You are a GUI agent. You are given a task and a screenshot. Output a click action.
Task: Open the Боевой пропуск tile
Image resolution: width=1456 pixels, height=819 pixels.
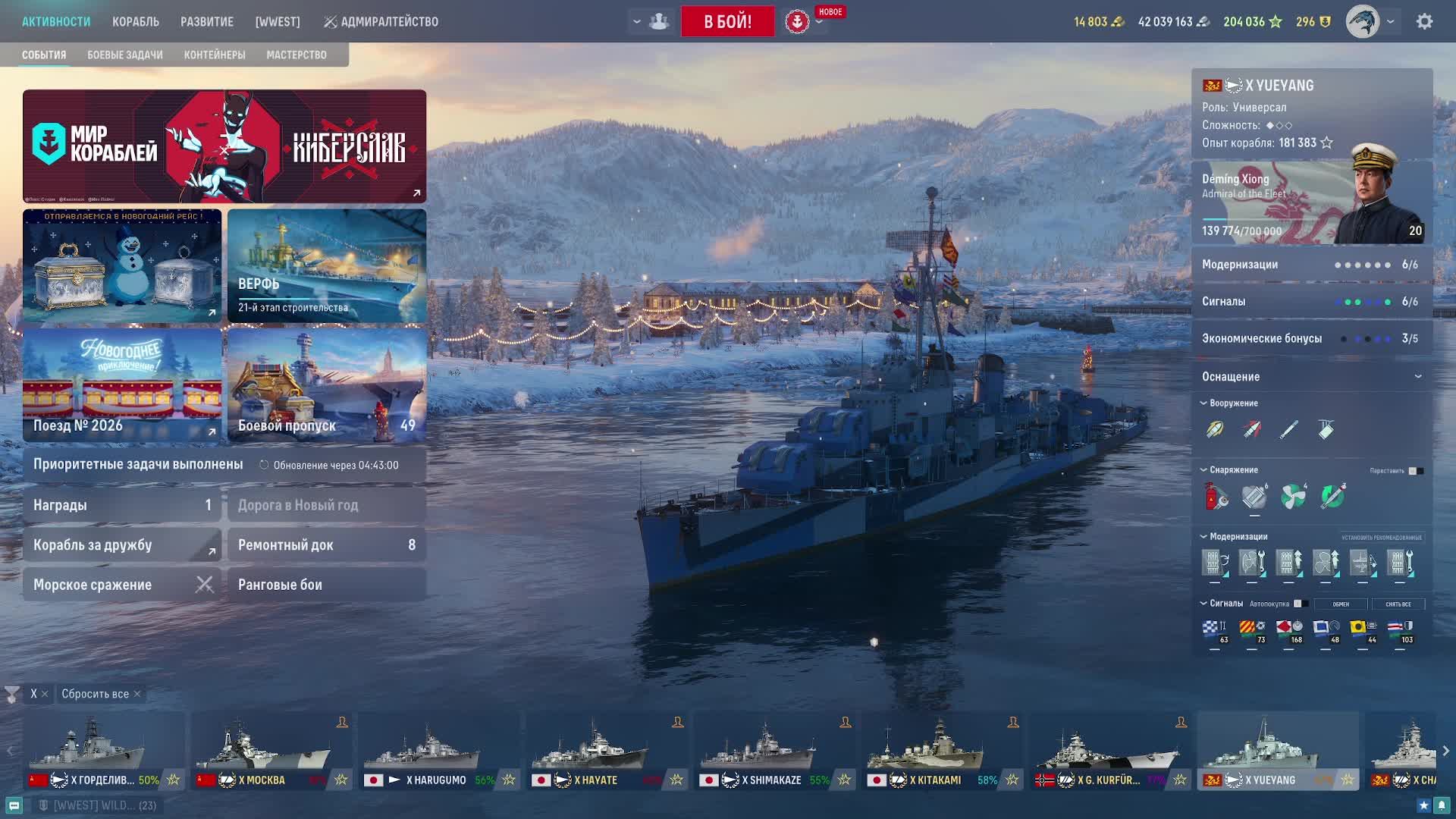pos(327,385)
